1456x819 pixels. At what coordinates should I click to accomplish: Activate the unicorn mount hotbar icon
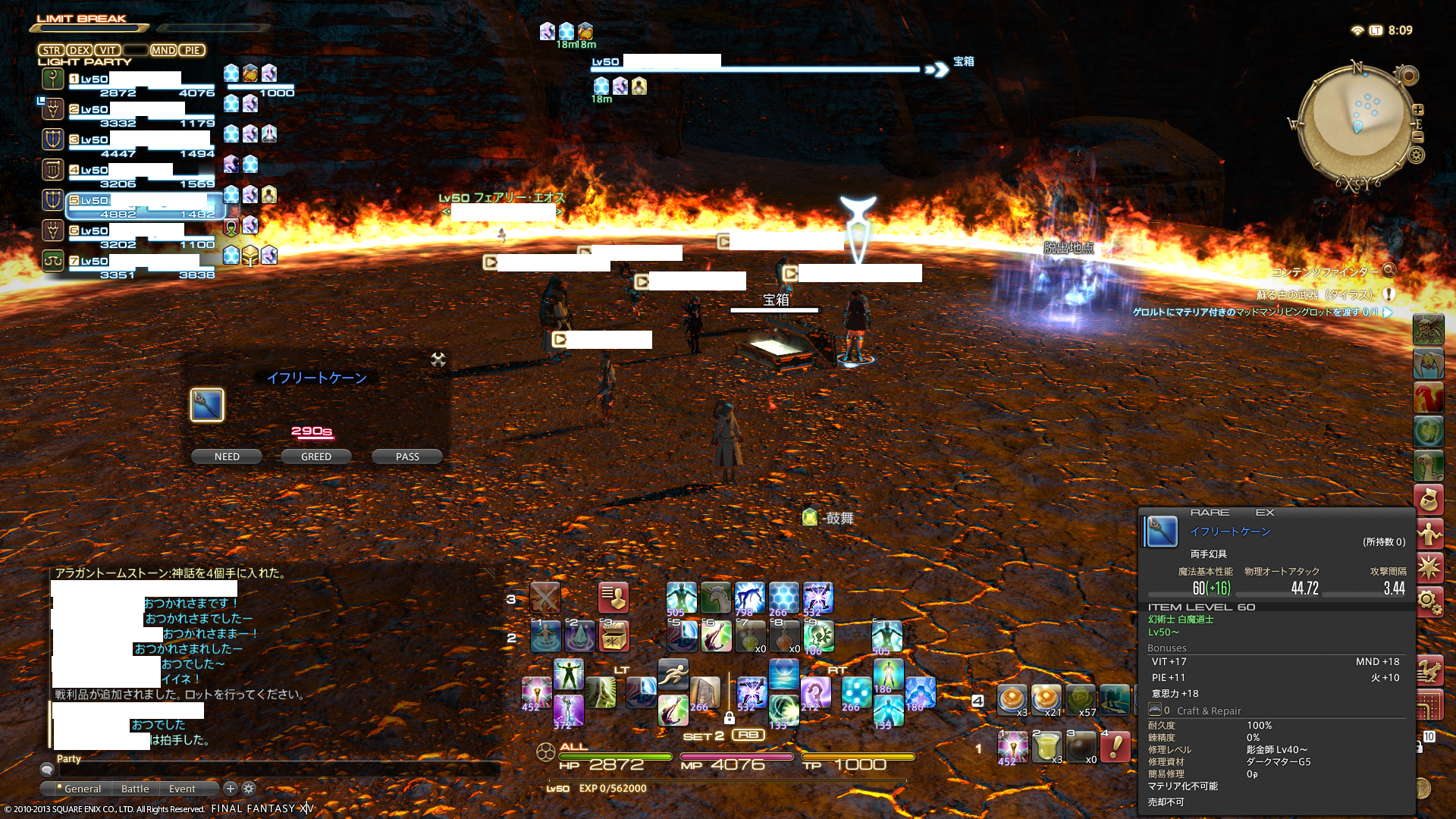pyautogui.click(x=715, y=598)
